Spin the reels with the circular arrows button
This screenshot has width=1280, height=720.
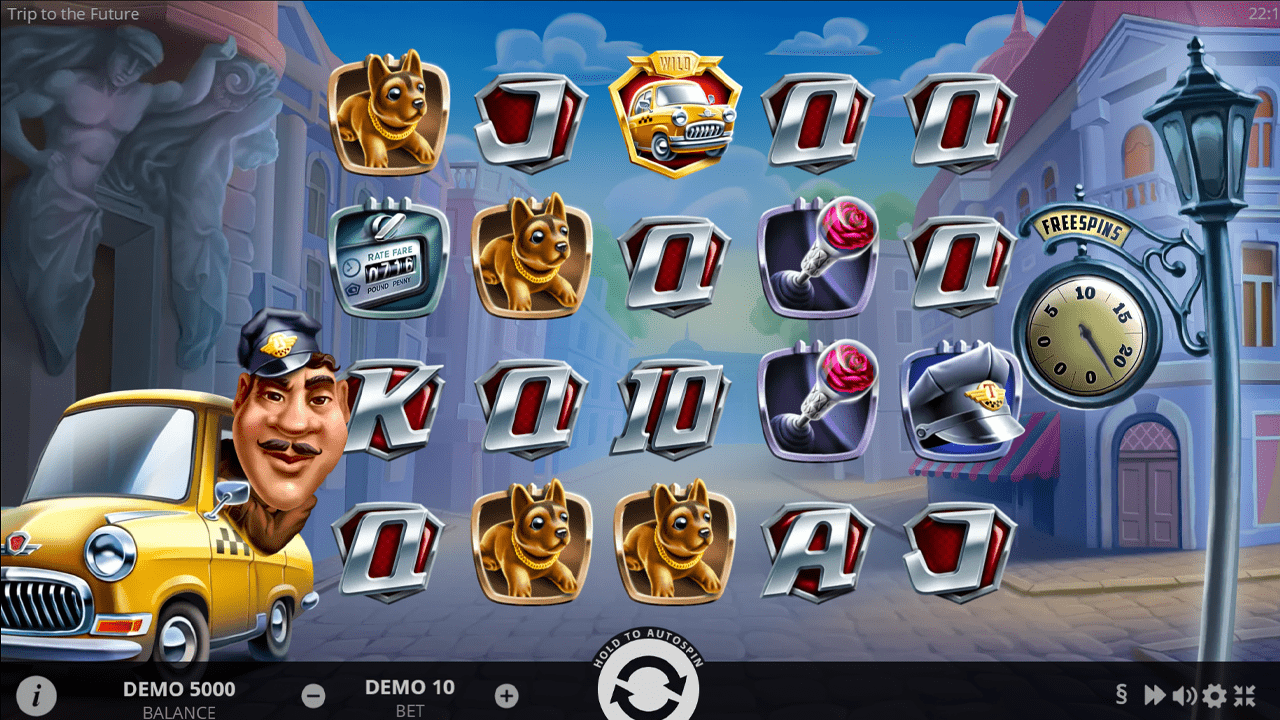647,692
